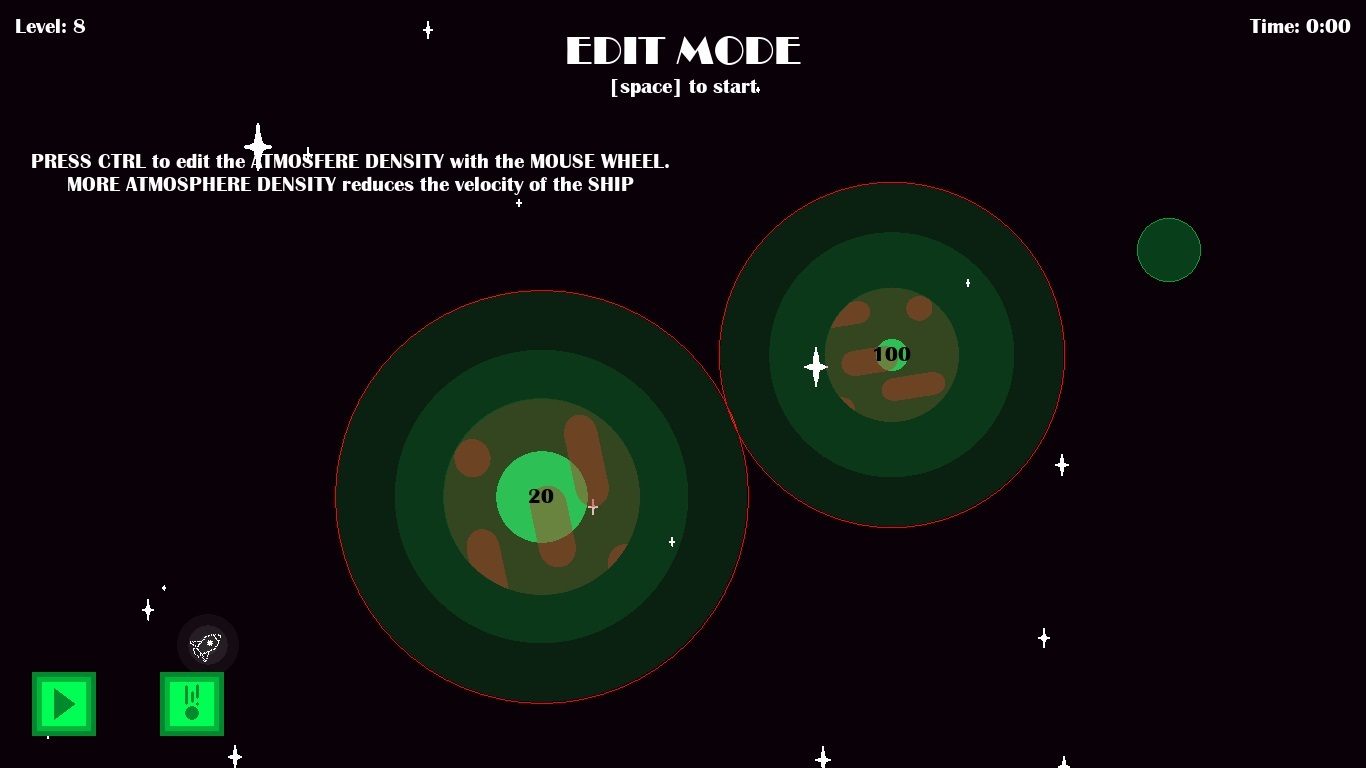Click the small cross marker near left planet

(x=592, y=507)
